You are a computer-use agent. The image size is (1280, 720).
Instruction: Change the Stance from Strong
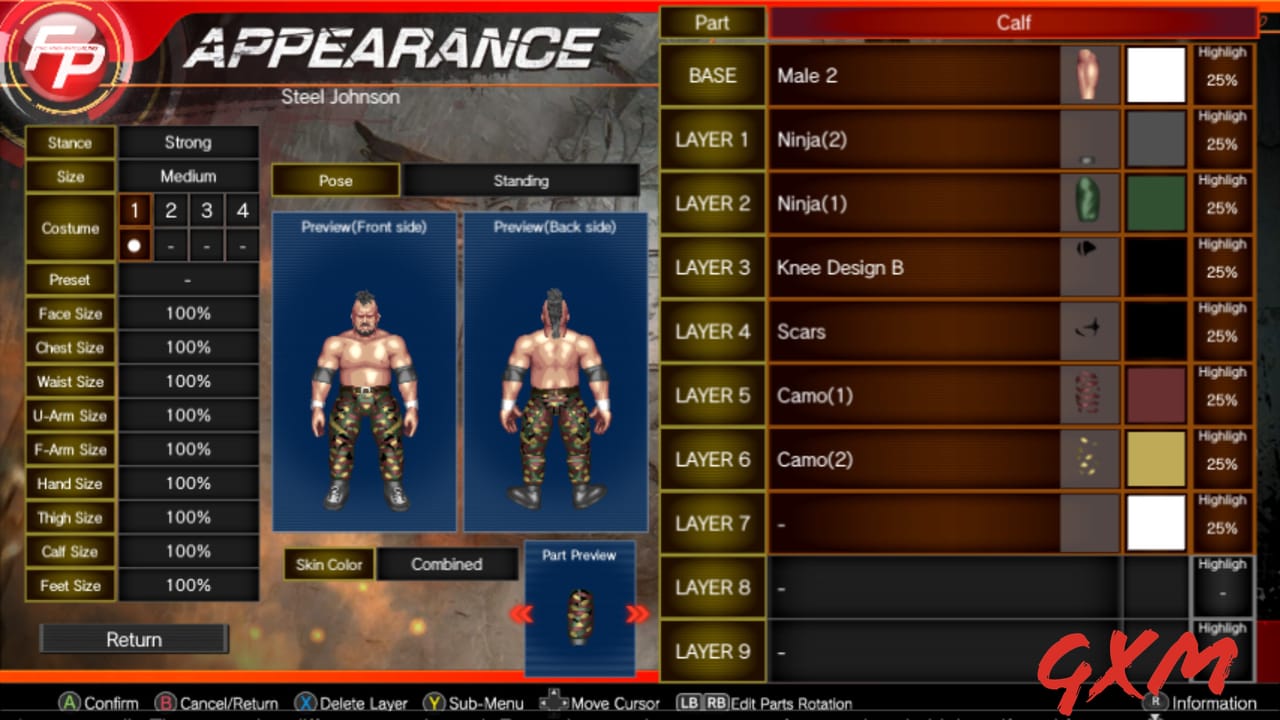coord(187,142)
